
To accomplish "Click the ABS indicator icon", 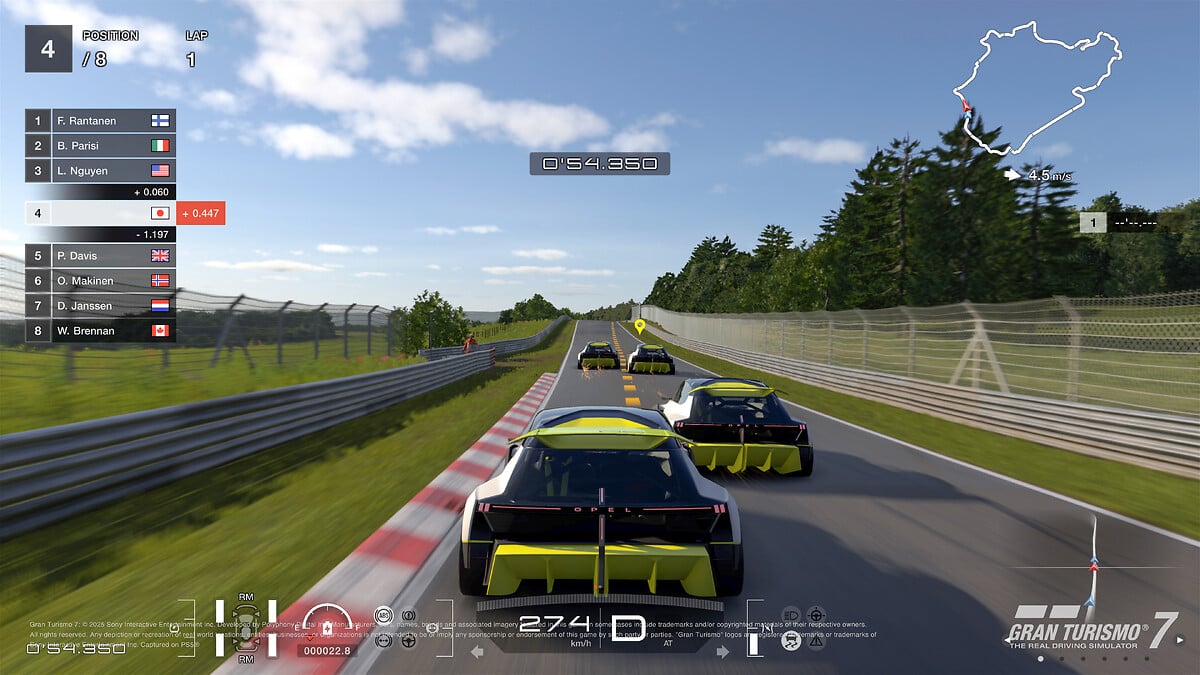I will [382, 614].
